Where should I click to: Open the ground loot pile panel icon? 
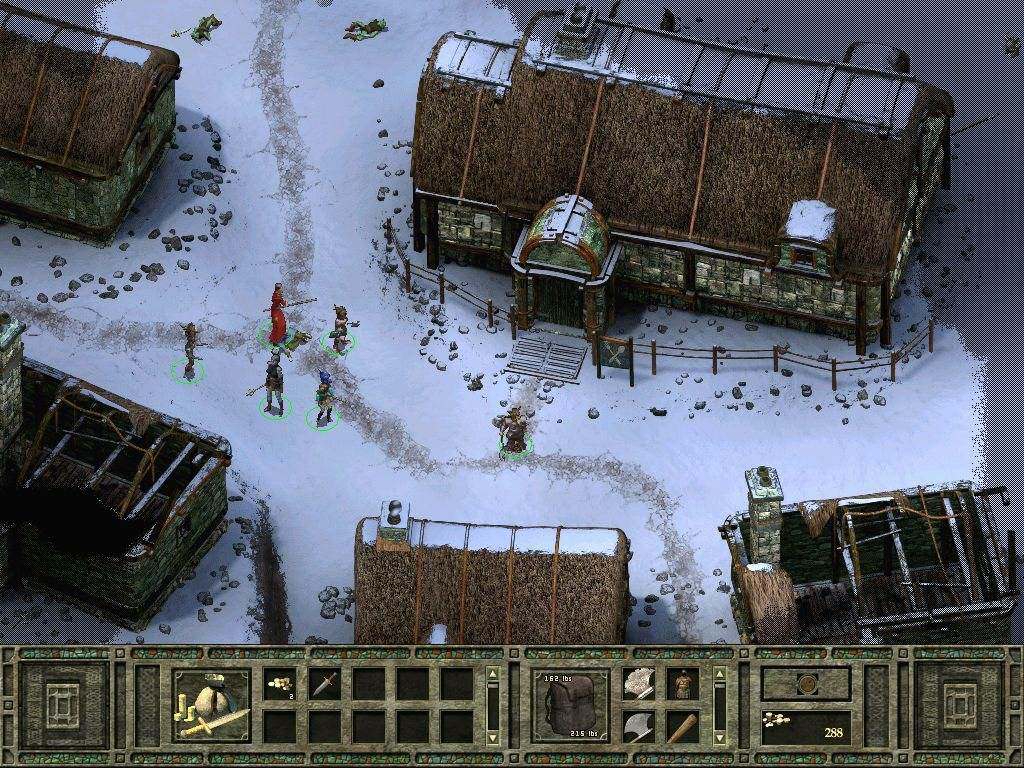tap(212, 704)
